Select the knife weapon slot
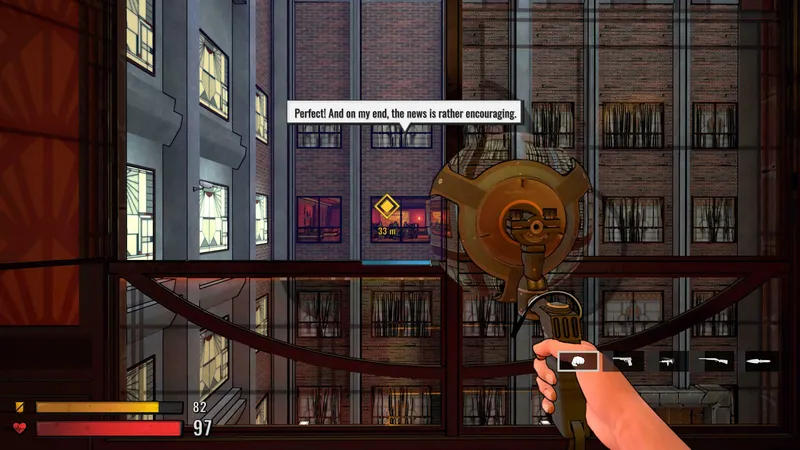Image resolution: width=800 pixels, height=450 pixels. 762,360
